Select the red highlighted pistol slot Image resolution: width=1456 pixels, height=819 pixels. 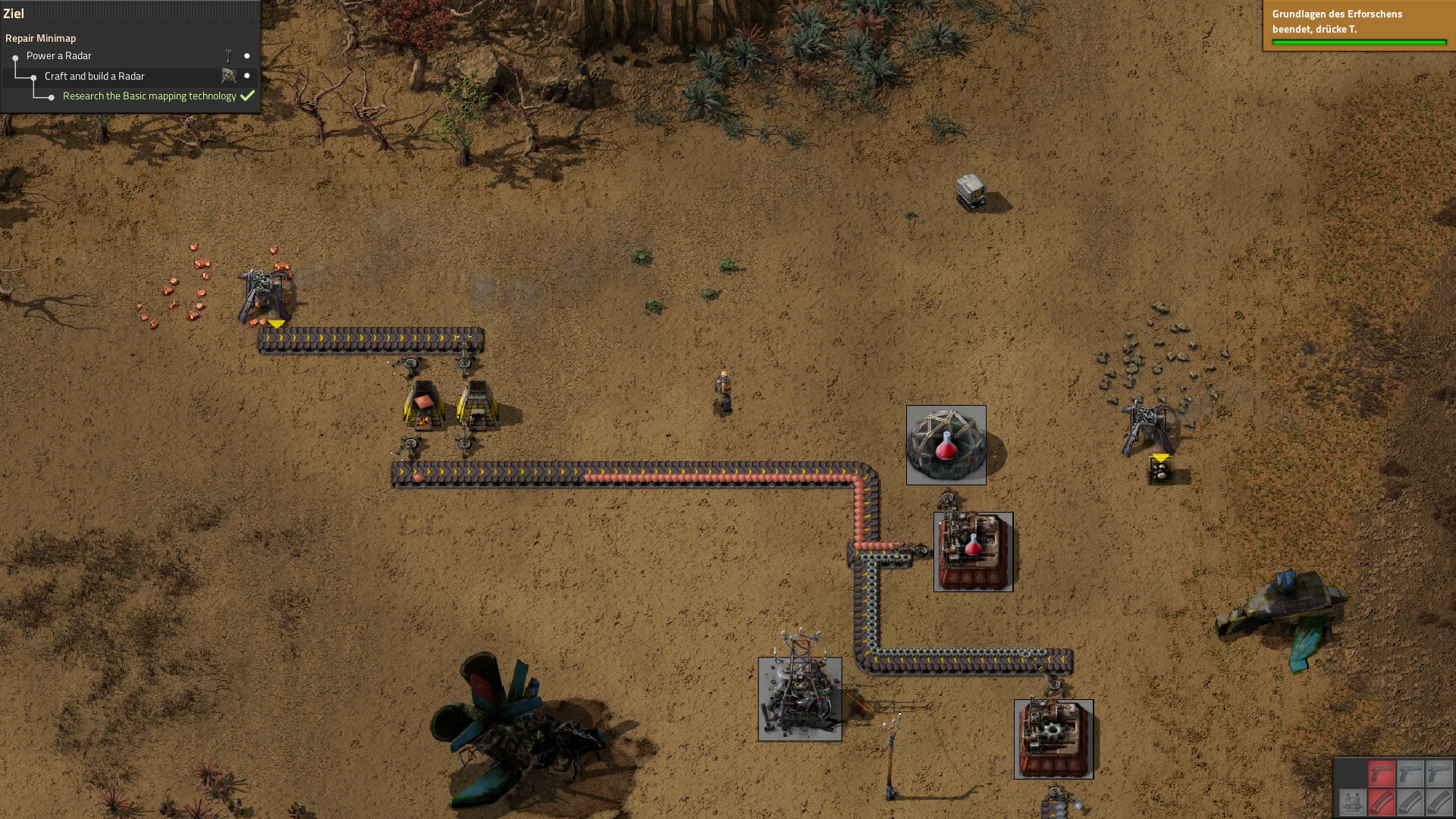click(x=1382, y=773)
